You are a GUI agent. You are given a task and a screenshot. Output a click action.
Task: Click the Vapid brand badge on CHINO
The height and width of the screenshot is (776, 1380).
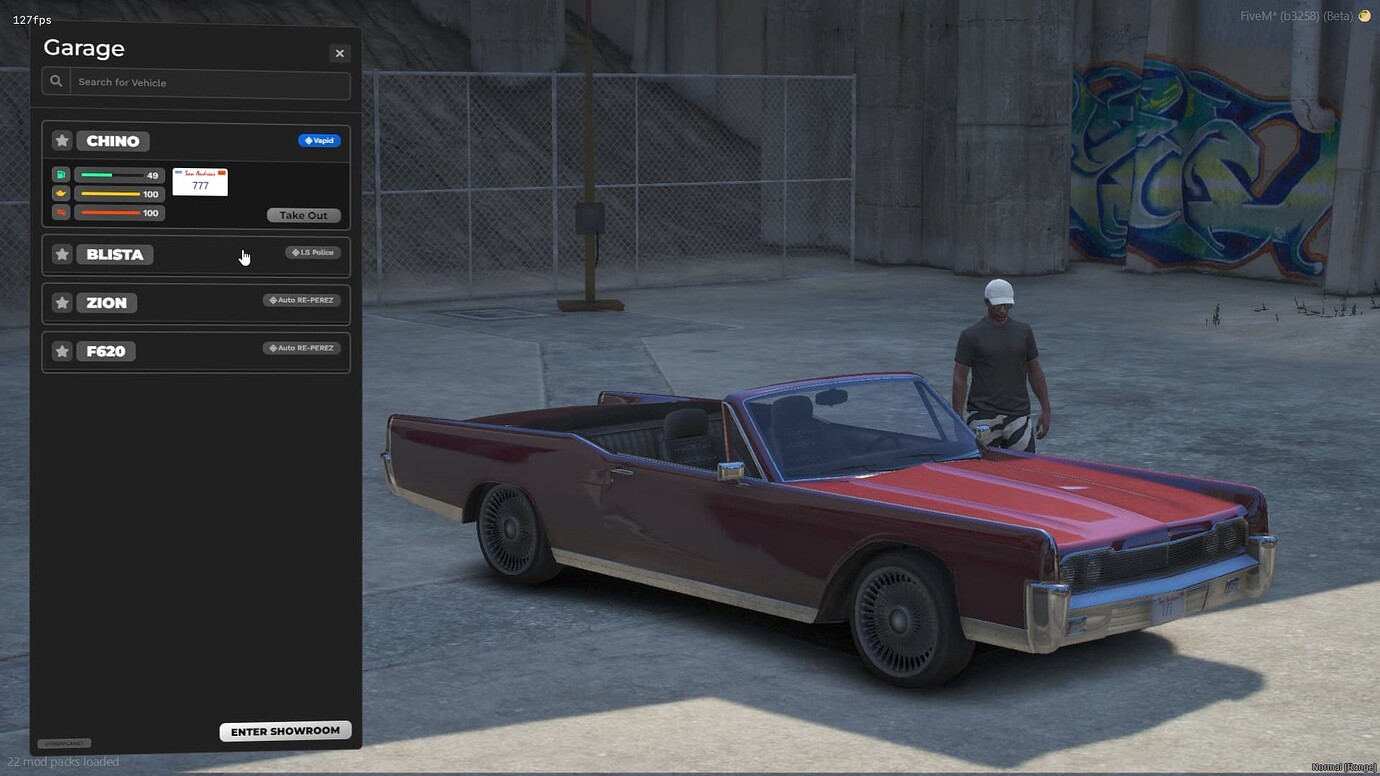(x=319, y=140)
